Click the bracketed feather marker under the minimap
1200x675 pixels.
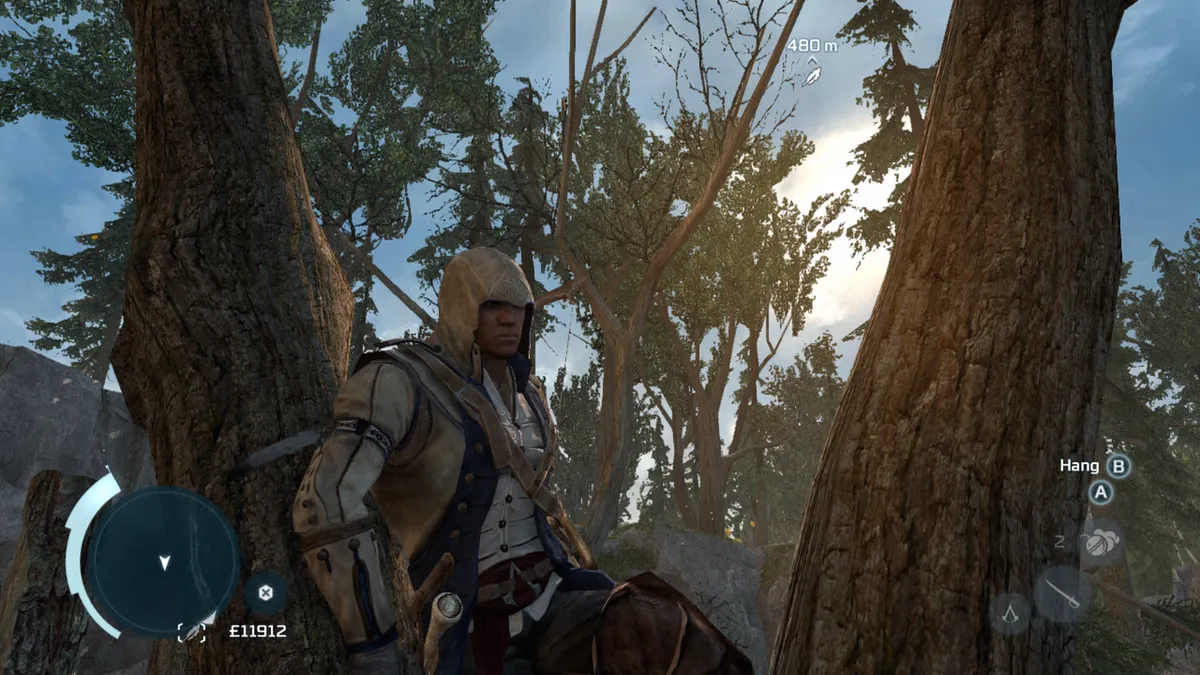191,631
